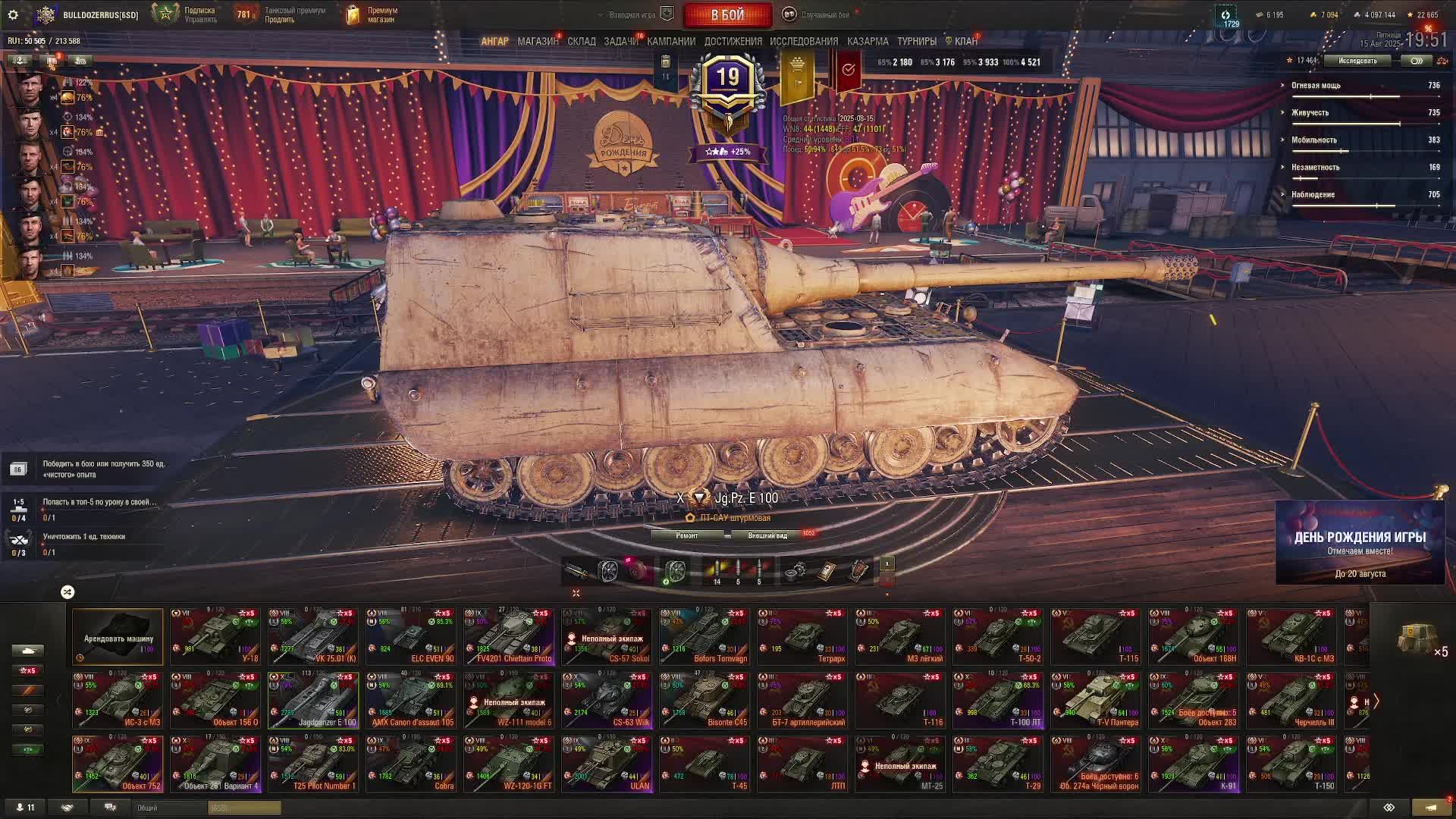Open the КЛАН clan tab
Viewport: 1456px width, 819px height.
coord(965,42)
